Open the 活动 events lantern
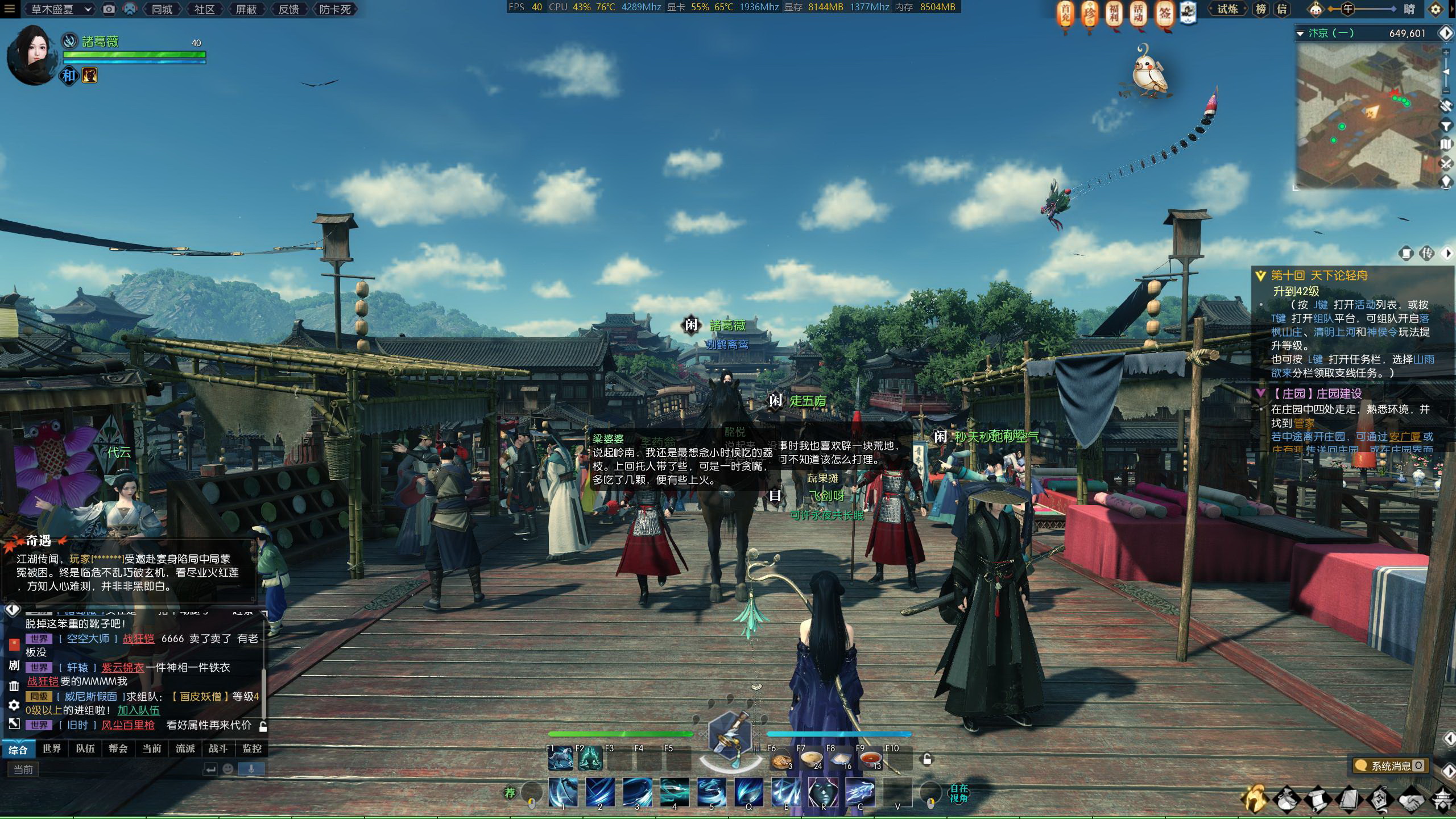The height and width of the screenshot is (819, 1456). [1138, 14]
